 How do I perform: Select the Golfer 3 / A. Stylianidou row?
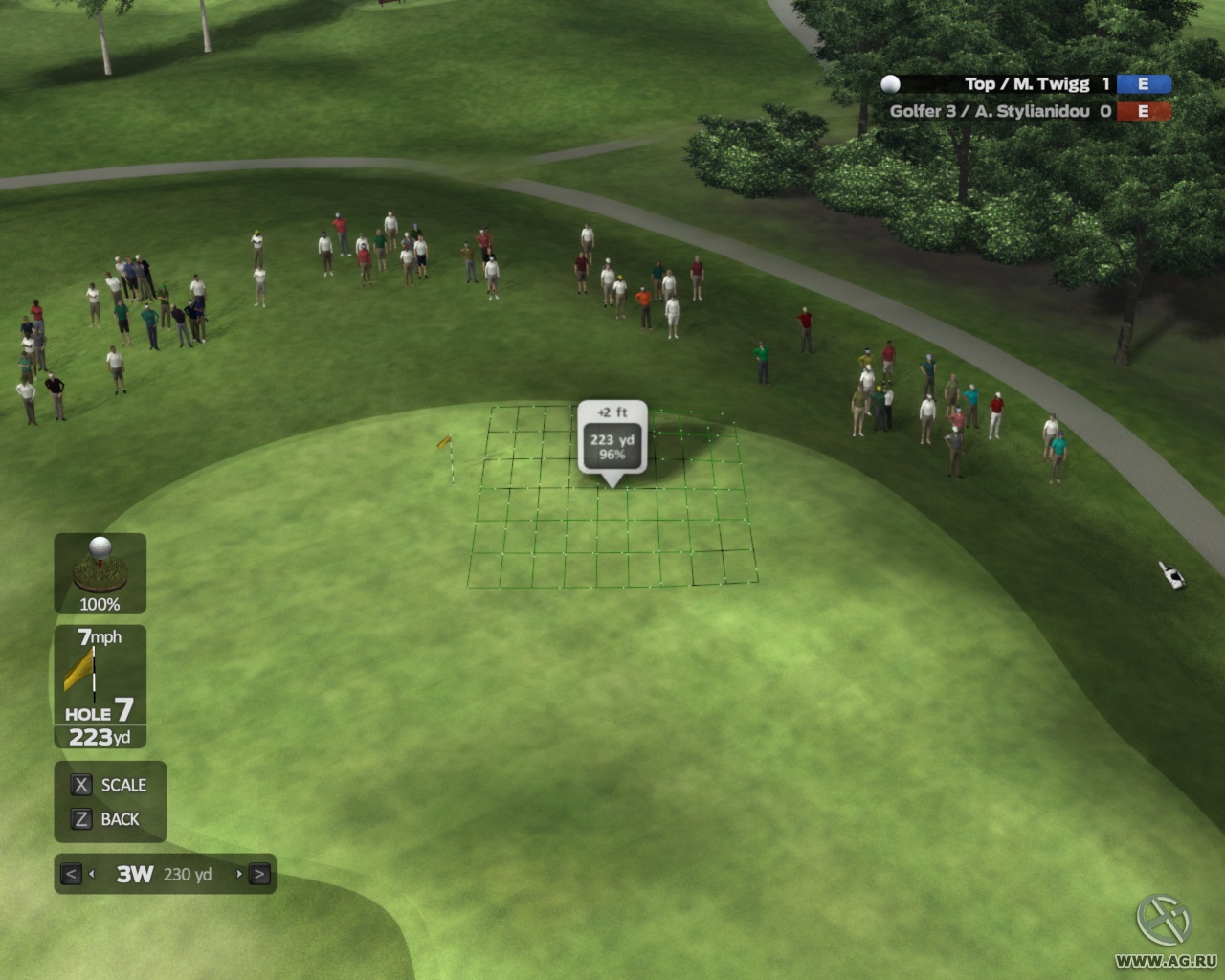coord(991,111)
